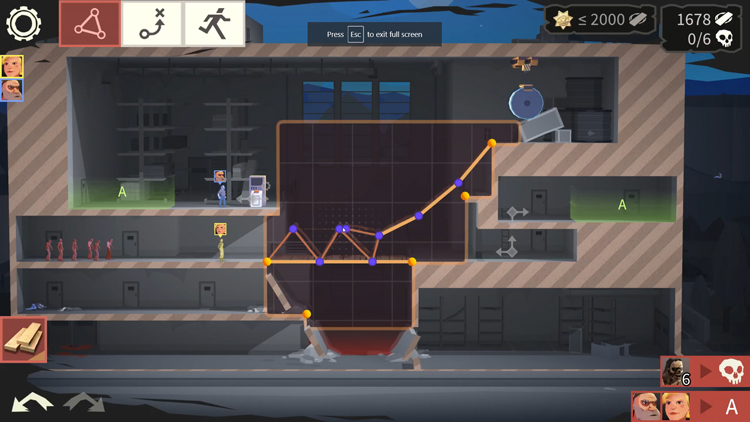Open the gear settings menu
Screen dimensions: 750x422
(23, 23)
